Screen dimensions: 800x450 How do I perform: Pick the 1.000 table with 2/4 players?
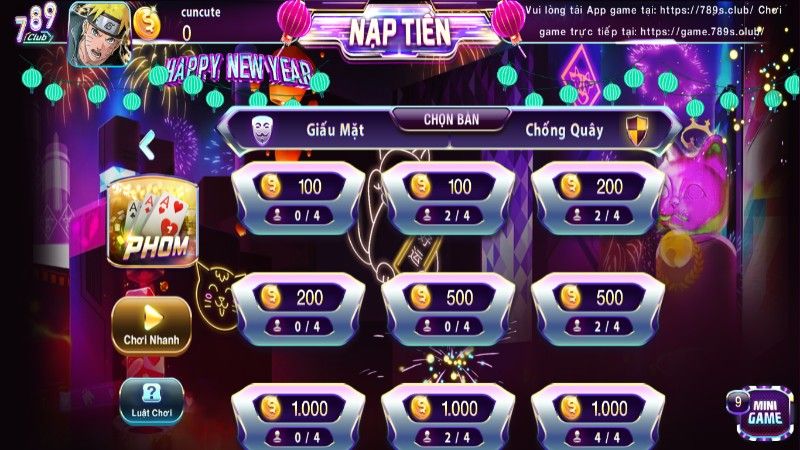tap(447, 418)
